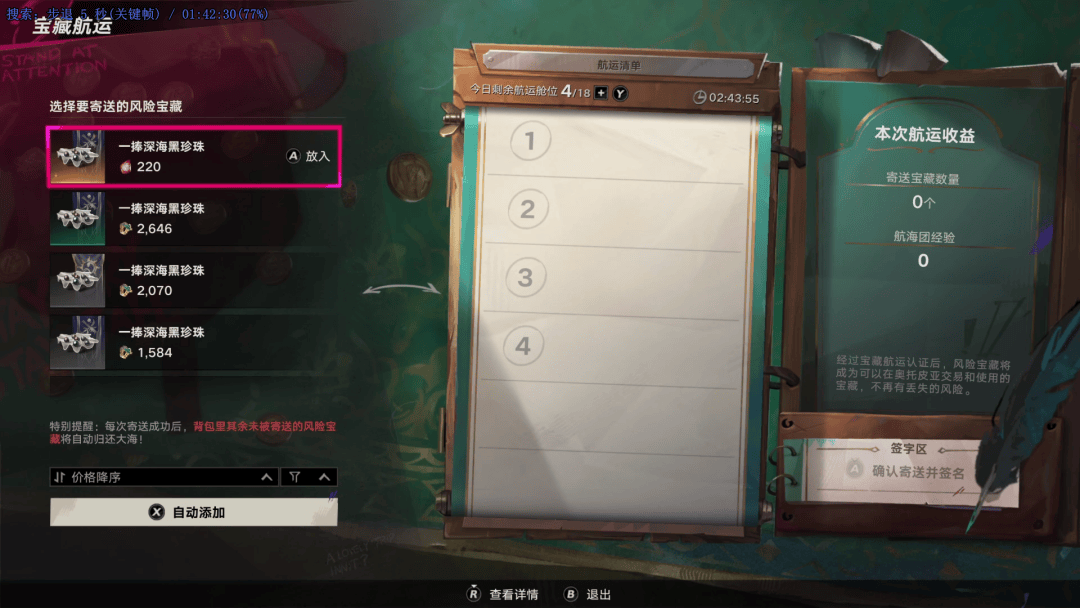Select the black pearl priced 2,070
Viewport: 1080px width, 608px height.
195,281
